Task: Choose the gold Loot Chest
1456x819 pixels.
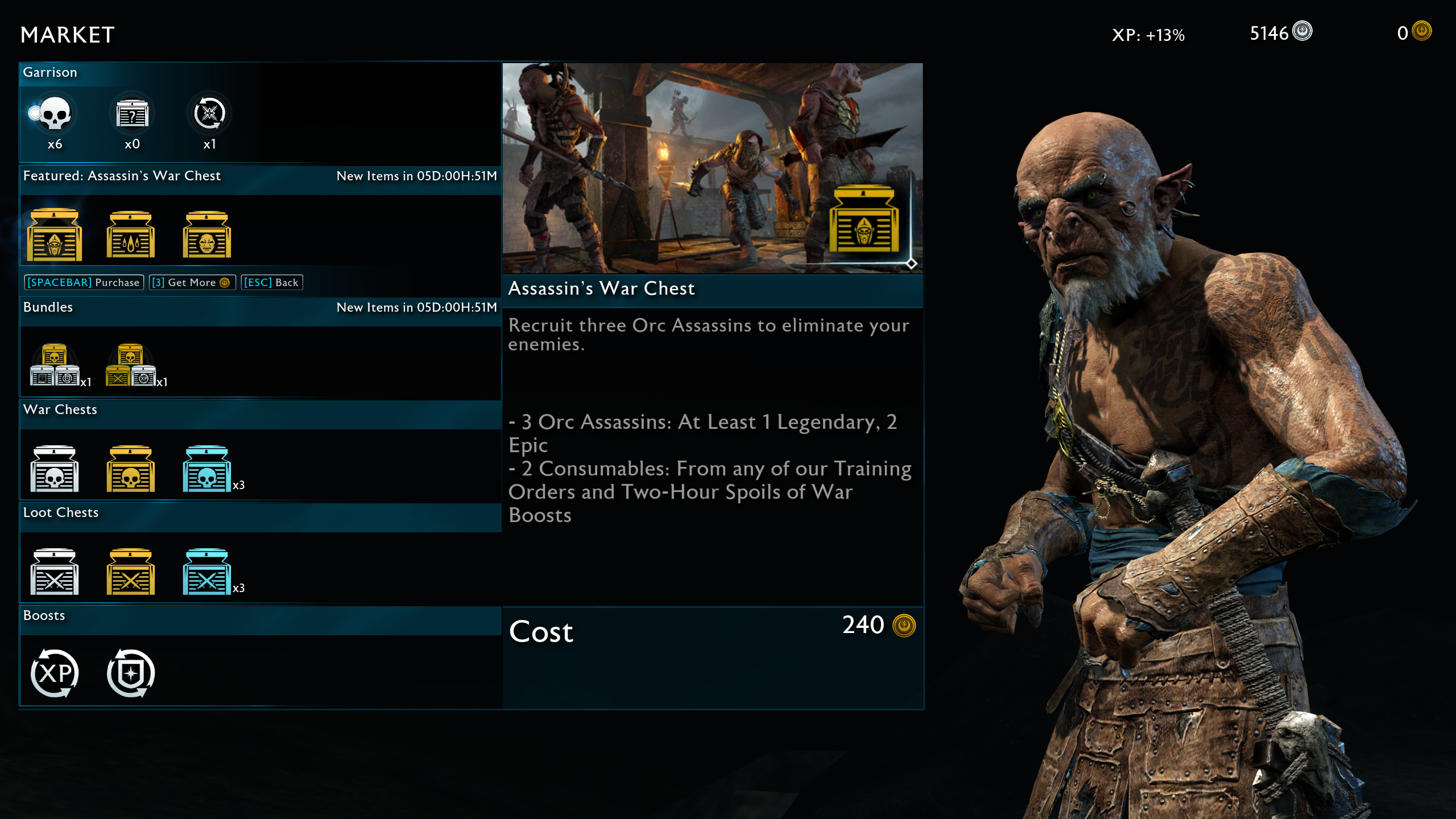Action: 131,572
